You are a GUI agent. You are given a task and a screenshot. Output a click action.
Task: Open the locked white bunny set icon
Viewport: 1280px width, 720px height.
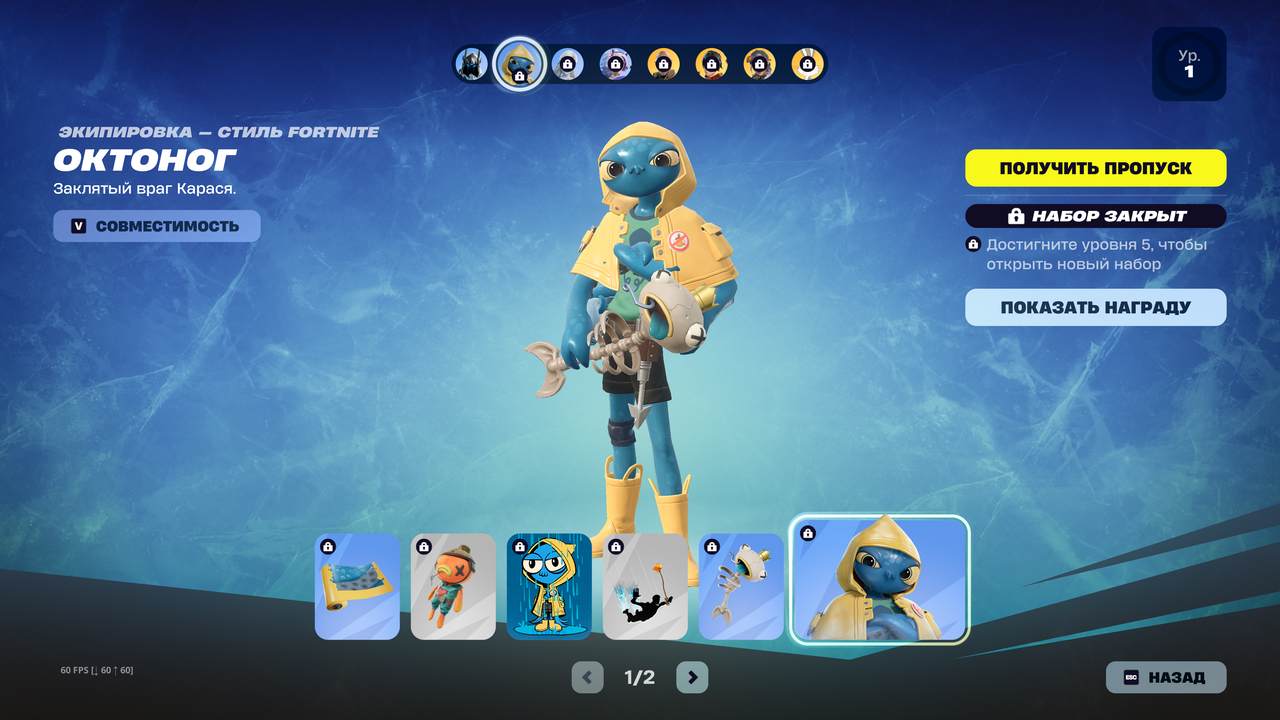807,64
